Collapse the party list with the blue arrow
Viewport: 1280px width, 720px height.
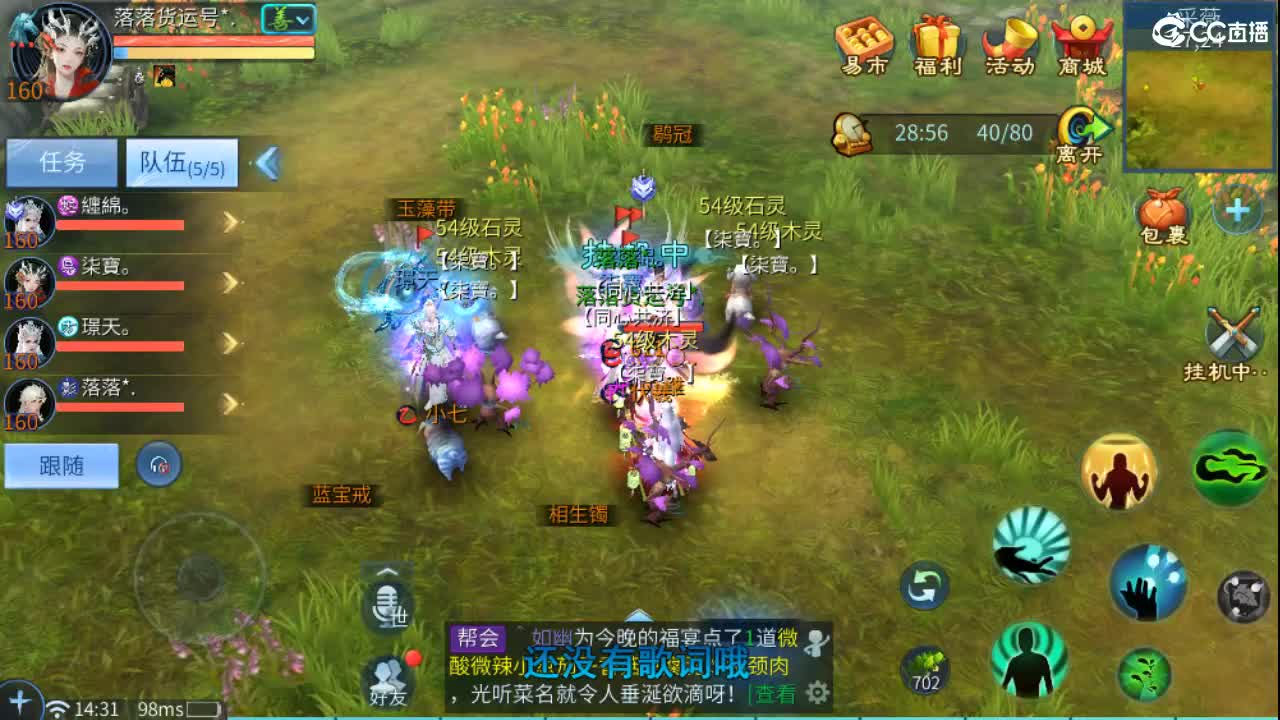tap(266, 163)
